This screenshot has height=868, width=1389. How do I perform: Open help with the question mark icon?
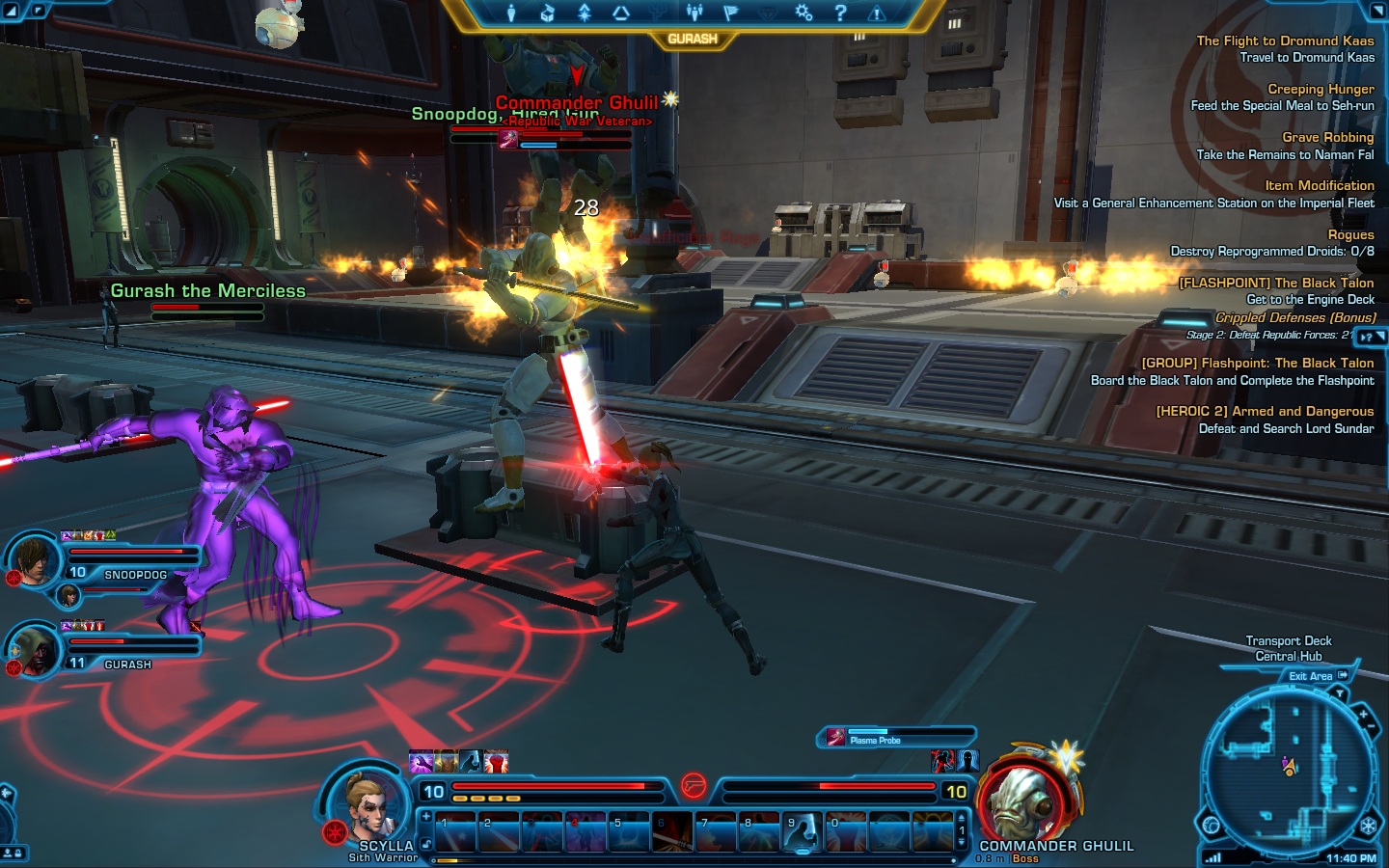point(840,13)
